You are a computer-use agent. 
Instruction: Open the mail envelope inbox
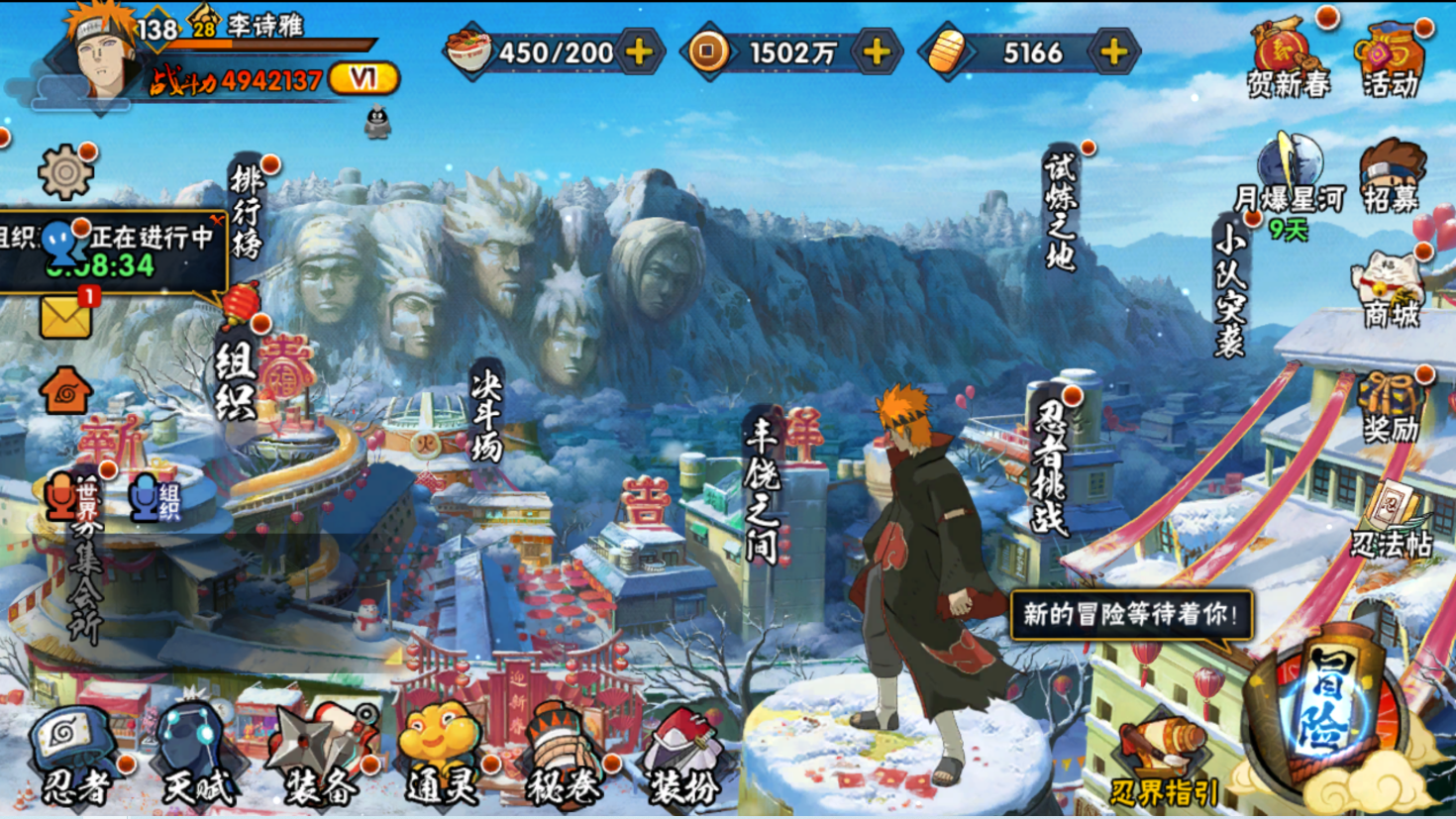tap(65, 317)
